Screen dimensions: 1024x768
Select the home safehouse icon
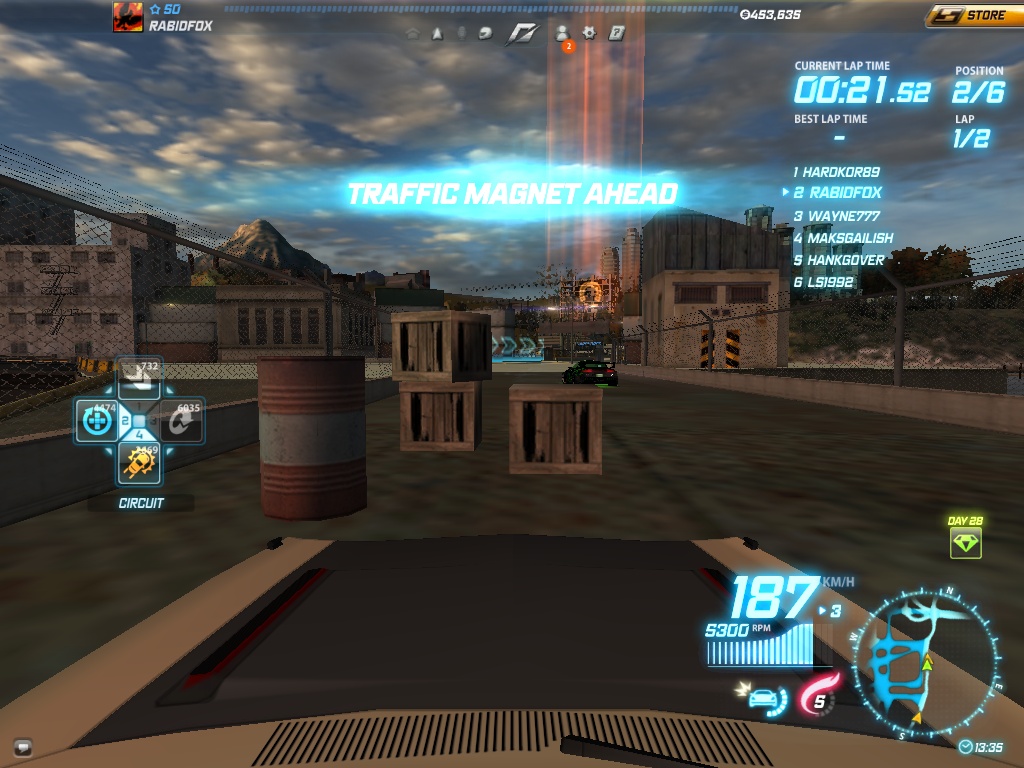413,33
